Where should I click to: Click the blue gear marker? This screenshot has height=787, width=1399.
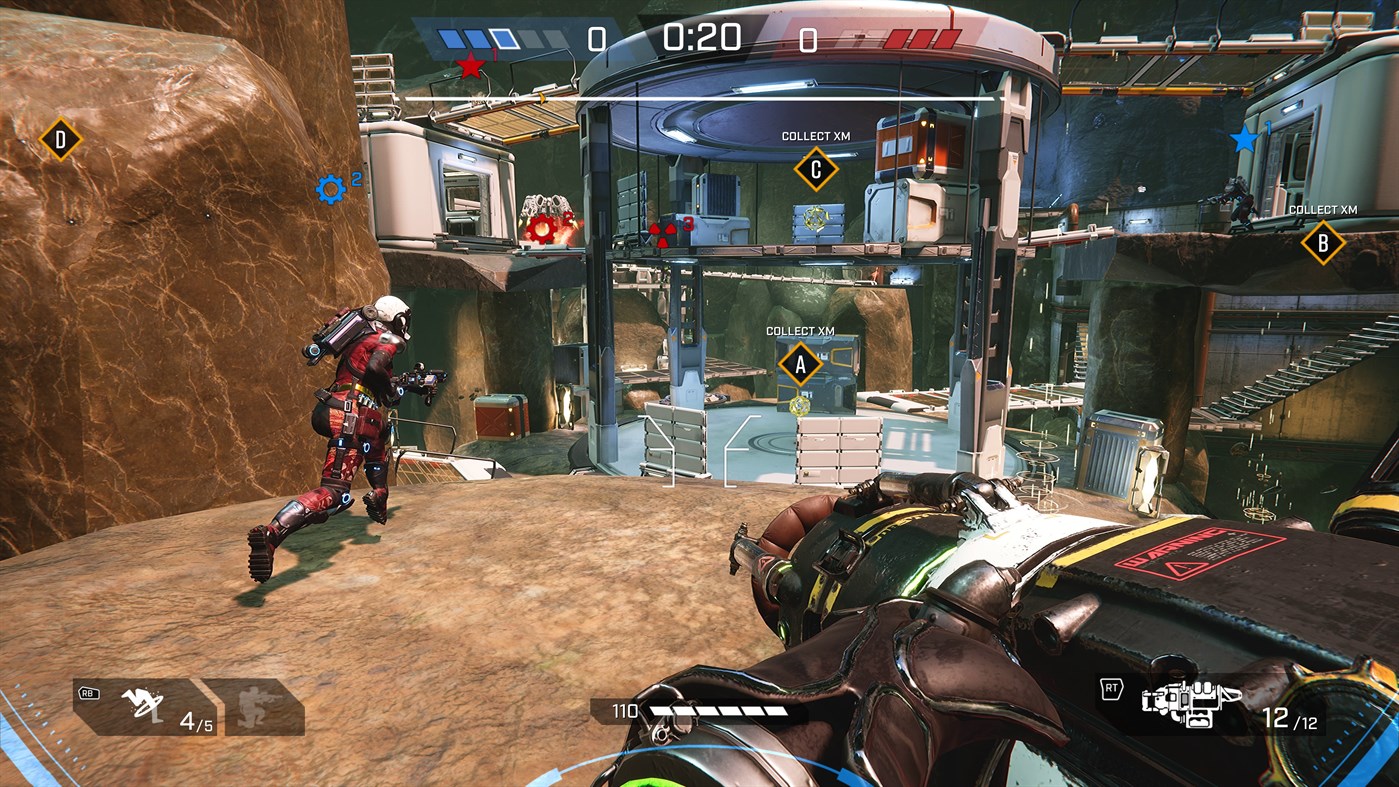tap(330, 188)
